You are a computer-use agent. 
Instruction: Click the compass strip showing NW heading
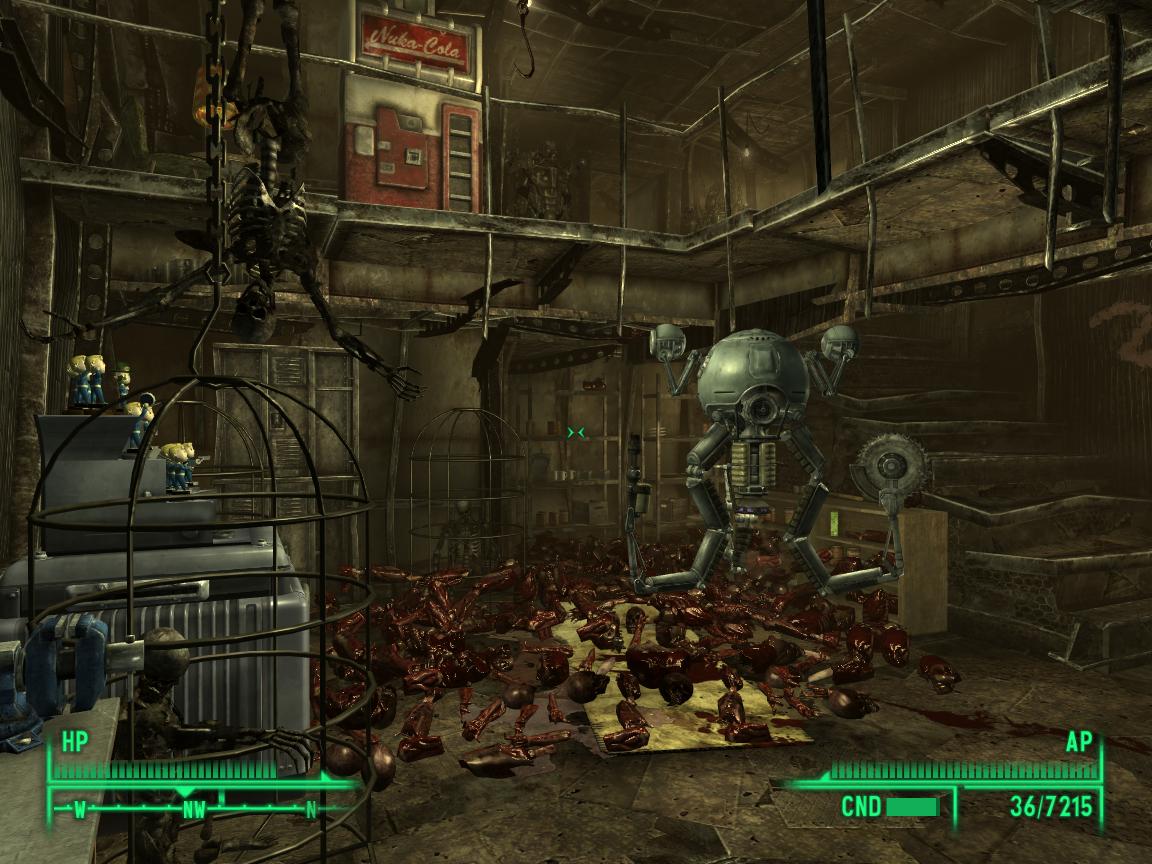194,809
